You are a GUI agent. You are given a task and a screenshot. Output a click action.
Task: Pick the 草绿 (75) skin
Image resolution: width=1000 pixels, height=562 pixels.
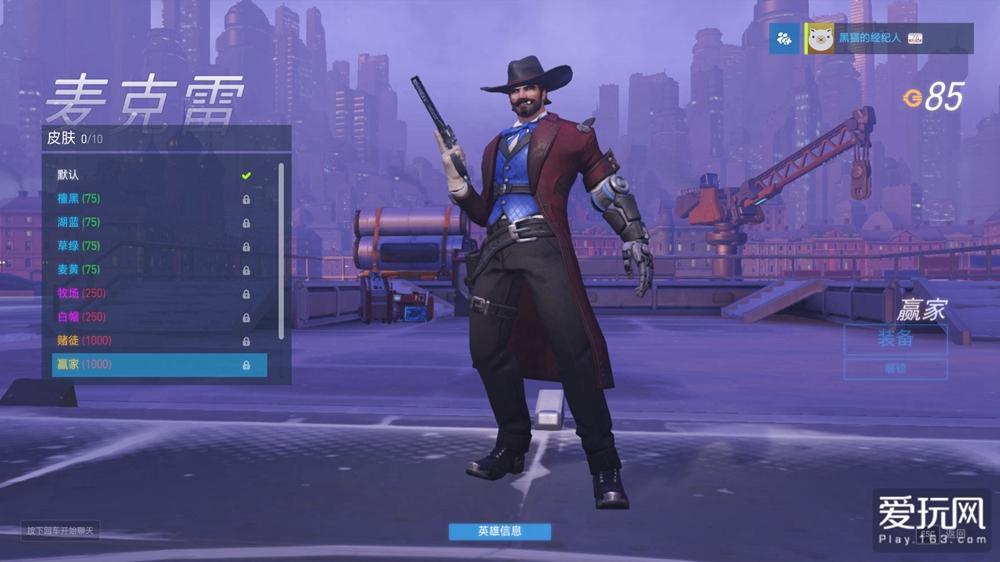150,246
